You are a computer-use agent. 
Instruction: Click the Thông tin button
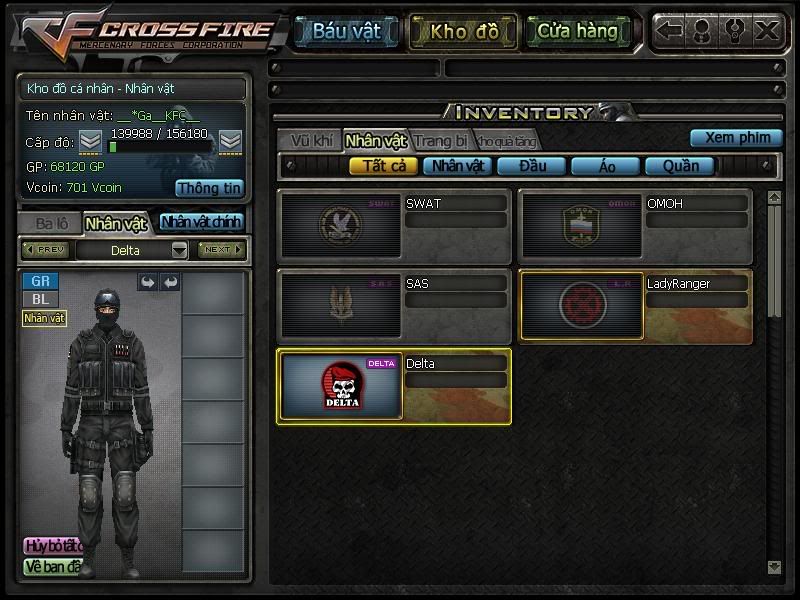pos(209,187)
